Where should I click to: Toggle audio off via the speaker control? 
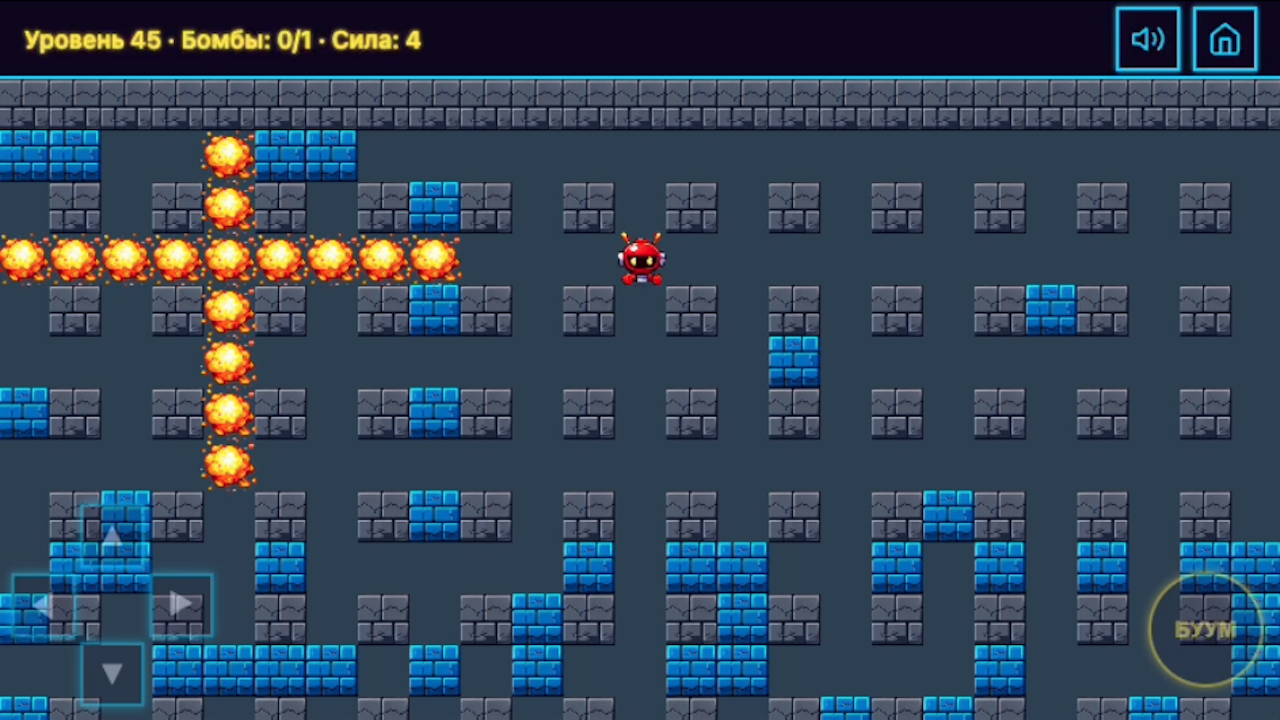coord(1147,39)
